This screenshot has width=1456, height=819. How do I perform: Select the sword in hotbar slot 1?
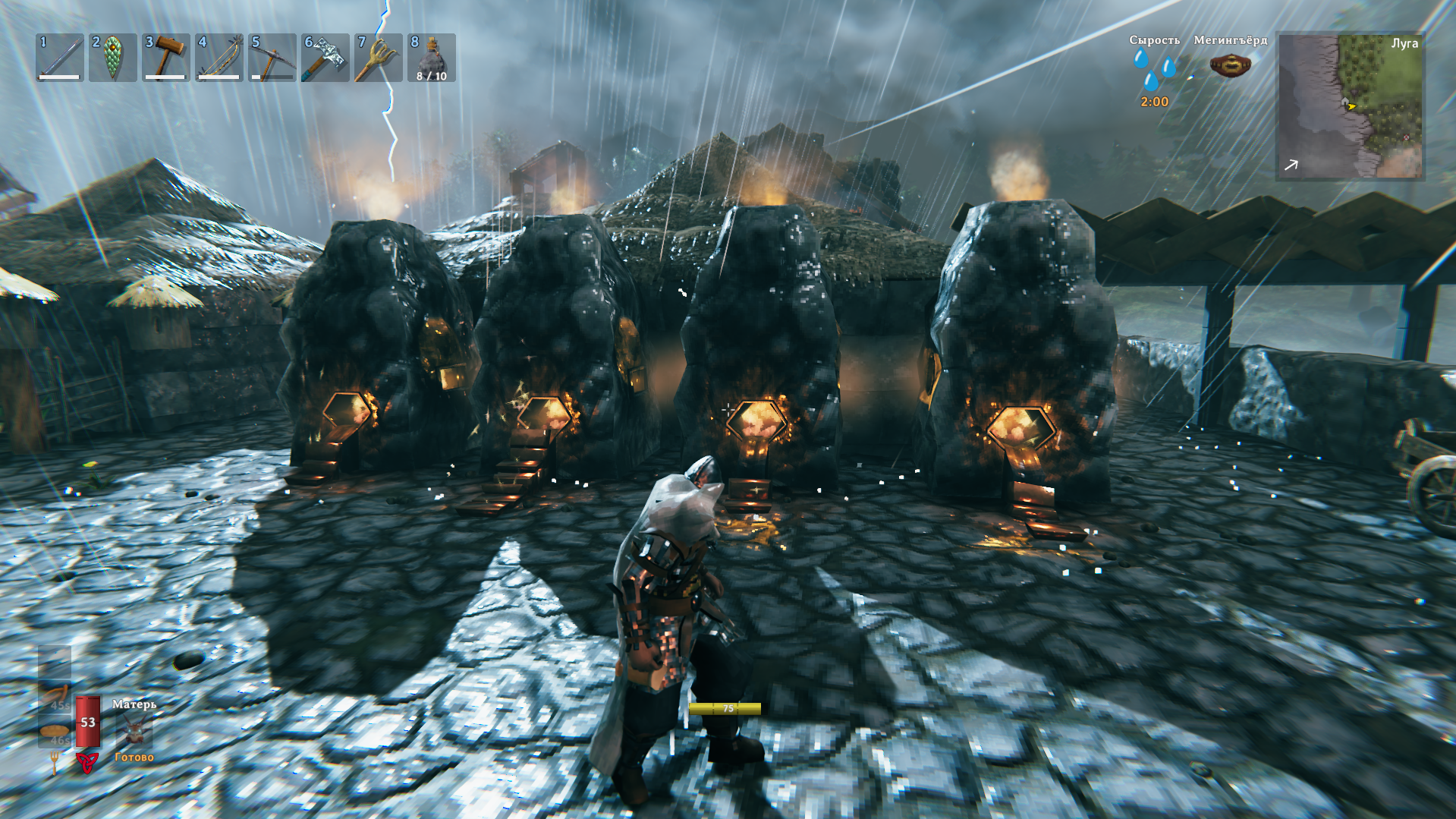[60, 58]
